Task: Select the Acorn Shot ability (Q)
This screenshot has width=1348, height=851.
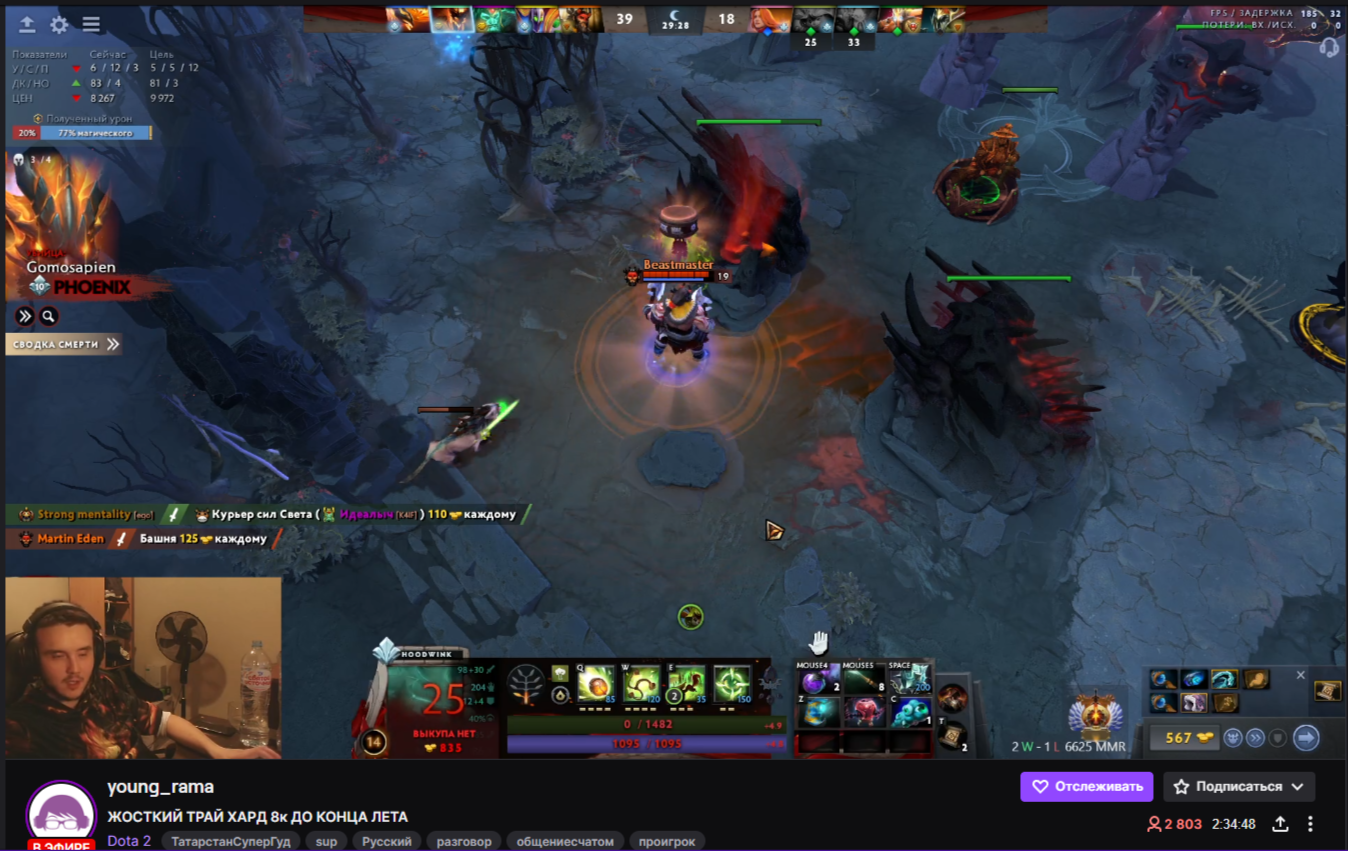Action: [595, 686]
